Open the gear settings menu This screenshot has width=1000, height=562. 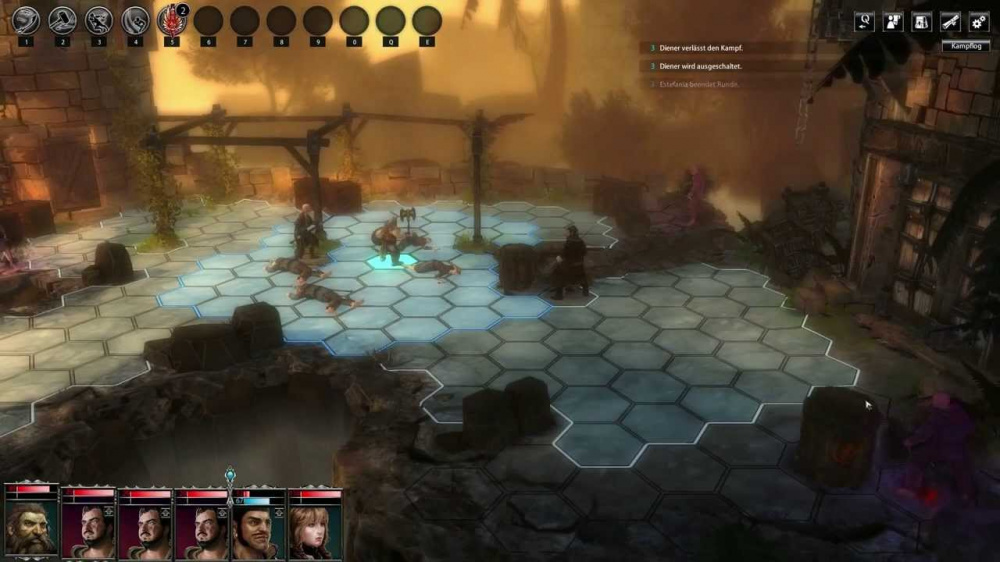[978, 21]
